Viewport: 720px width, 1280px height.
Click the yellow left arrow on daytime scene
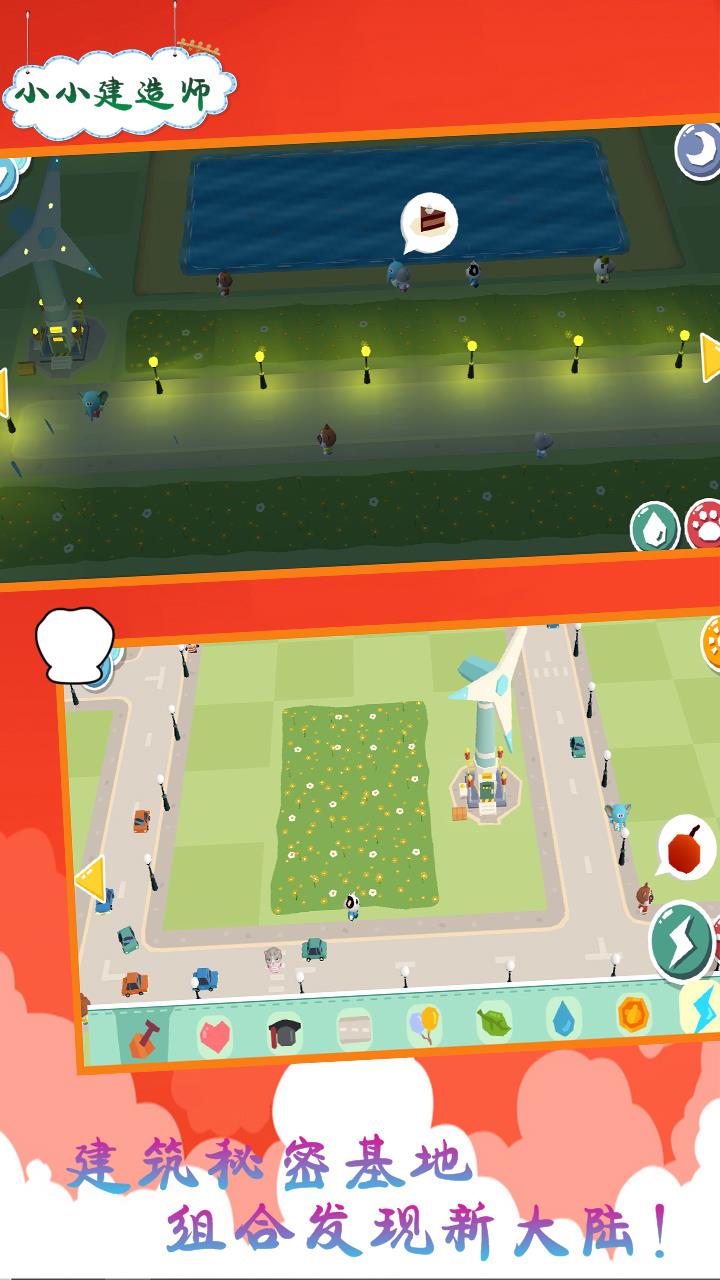[x=91, y=878]
